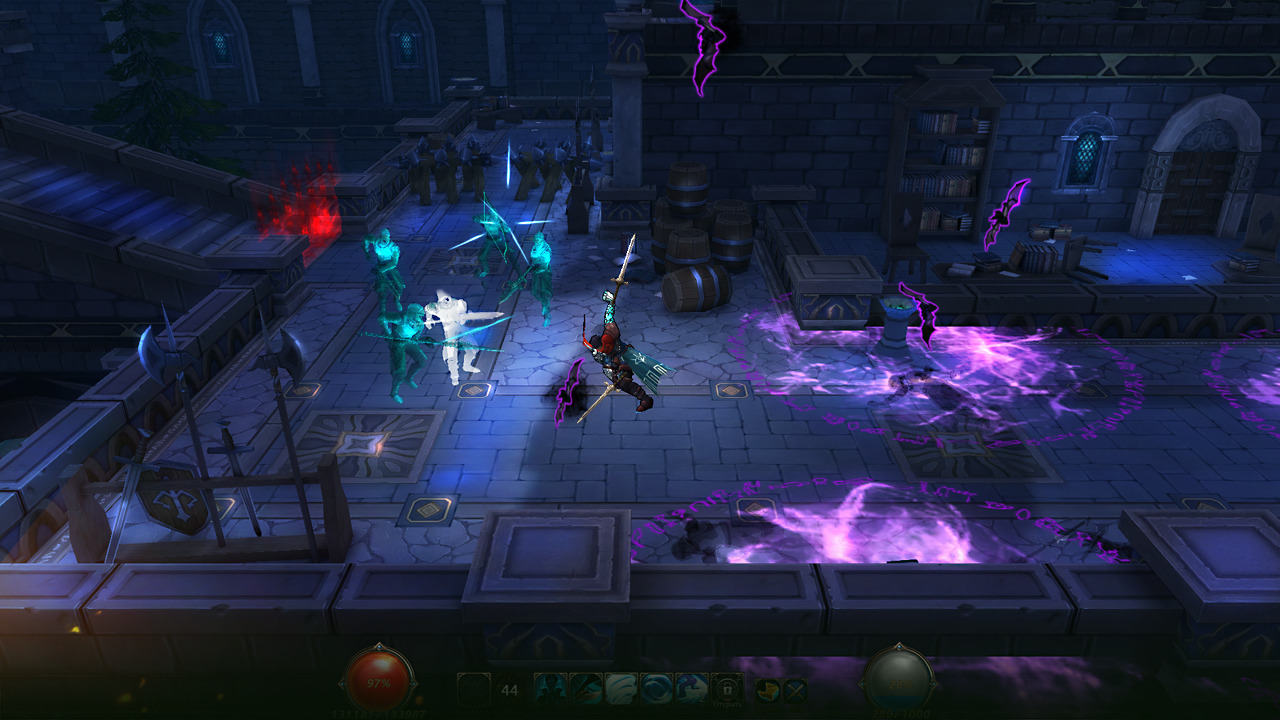Image resolution: width=1280 pixels, height=720 pixels.
Task: Cast the white tornado ability
Action: [621, 688]
